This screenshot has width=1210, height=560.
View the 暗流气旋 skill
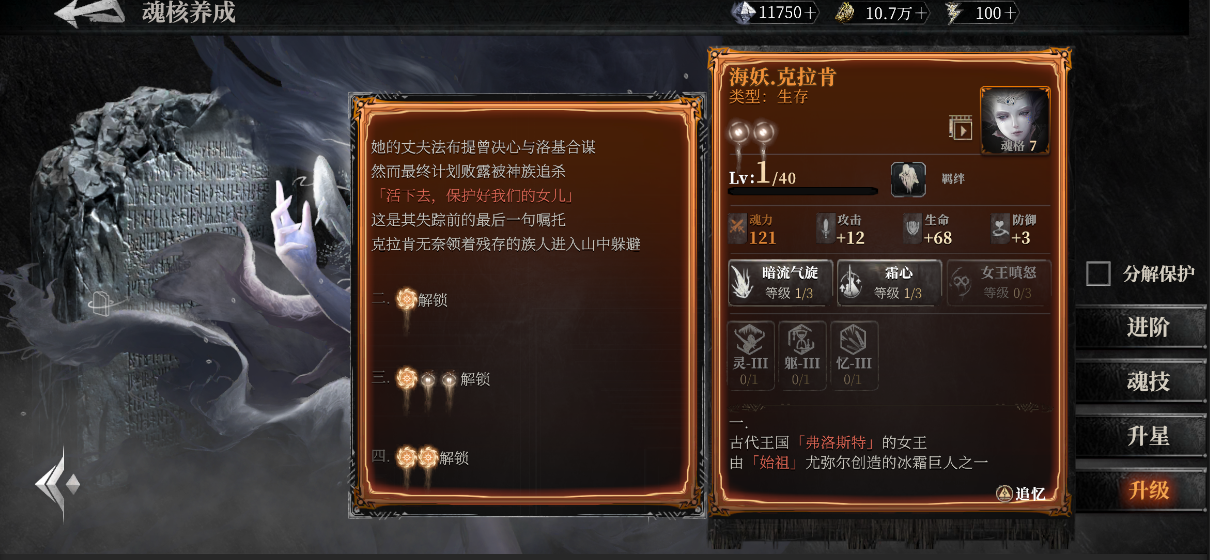(780, 282)
